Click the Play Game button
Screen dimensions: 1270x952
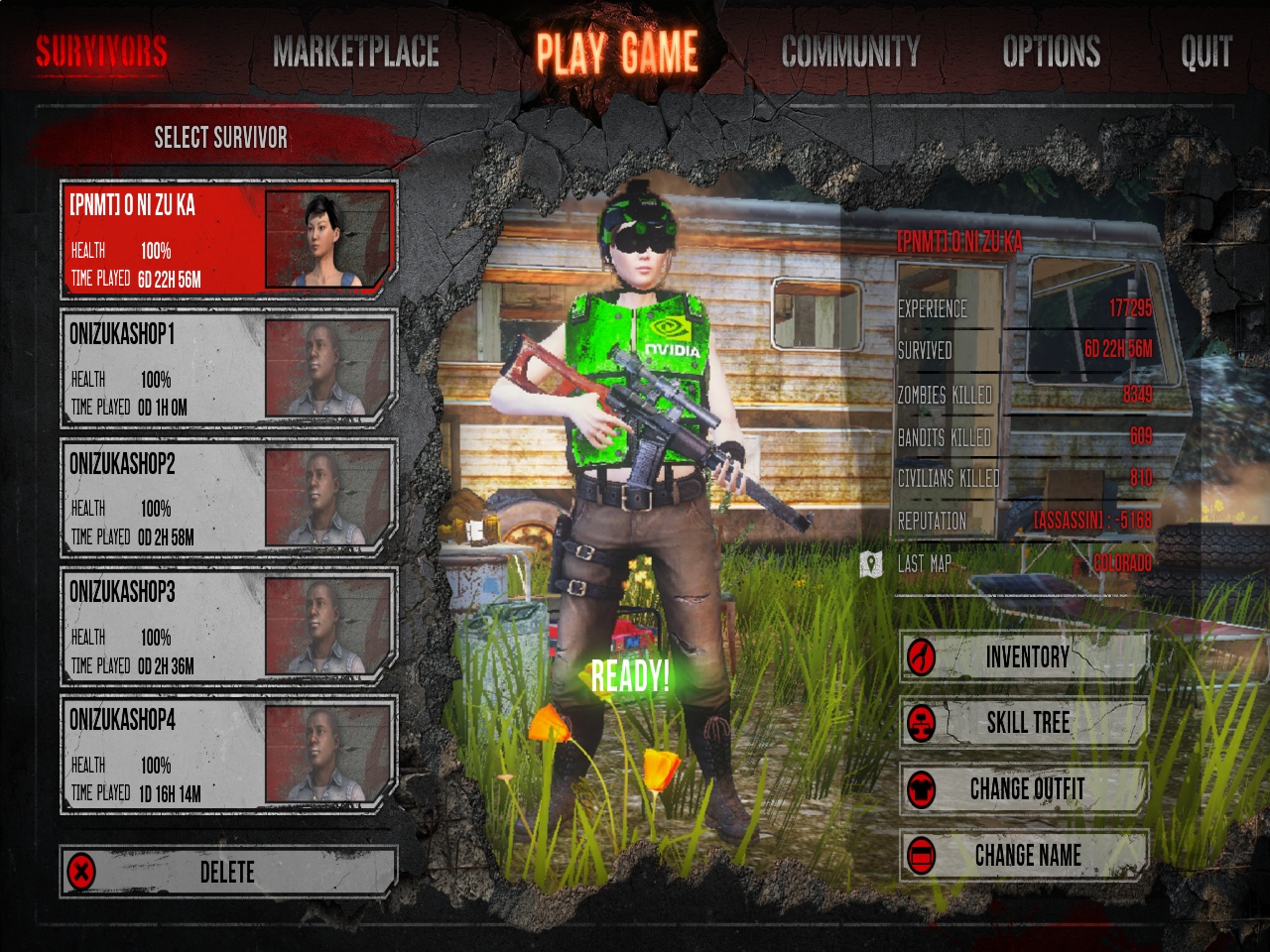coord(617,52)
